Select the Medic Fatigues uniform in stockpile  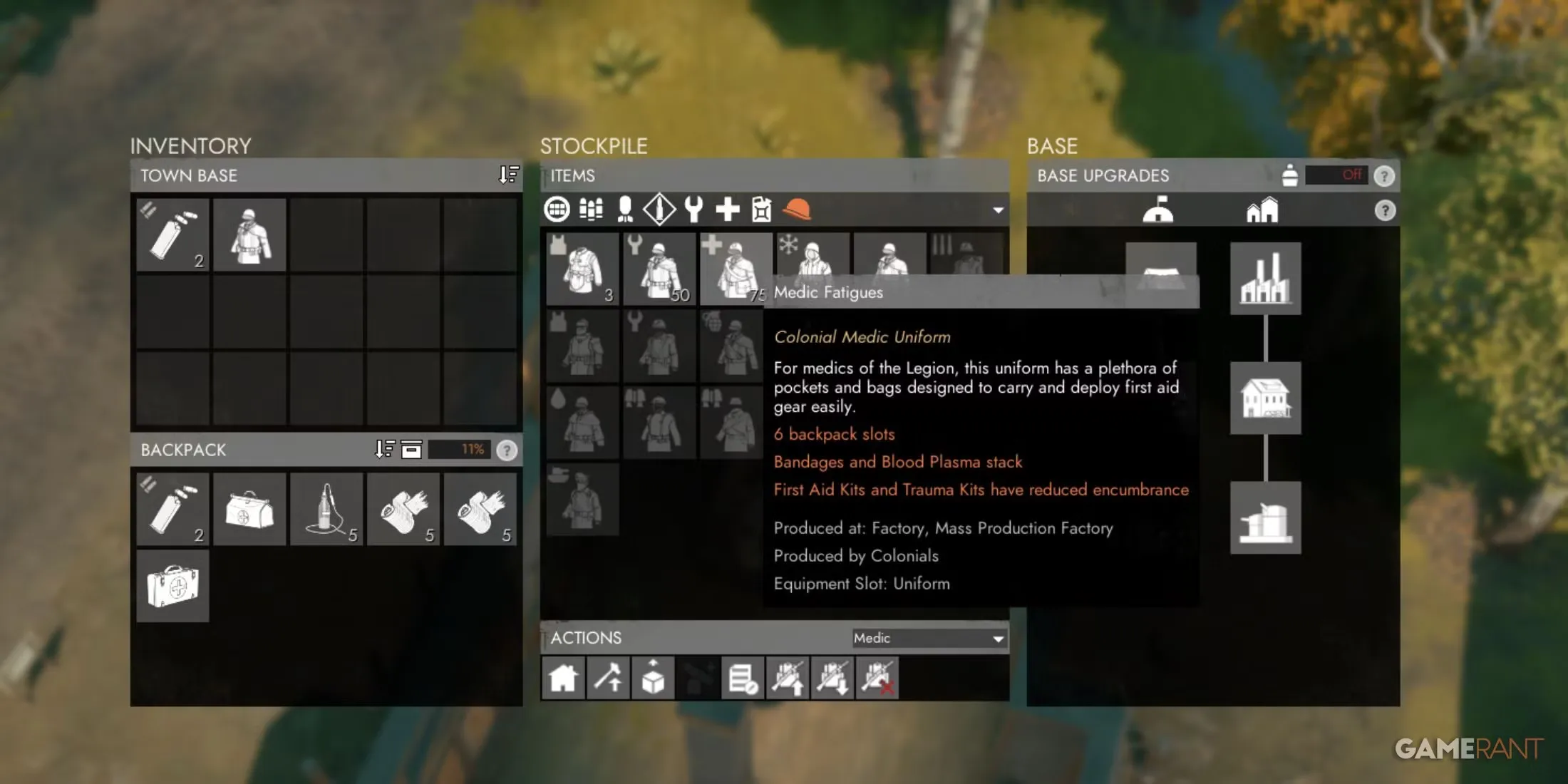pyautogui.click(x=735, y=268)
